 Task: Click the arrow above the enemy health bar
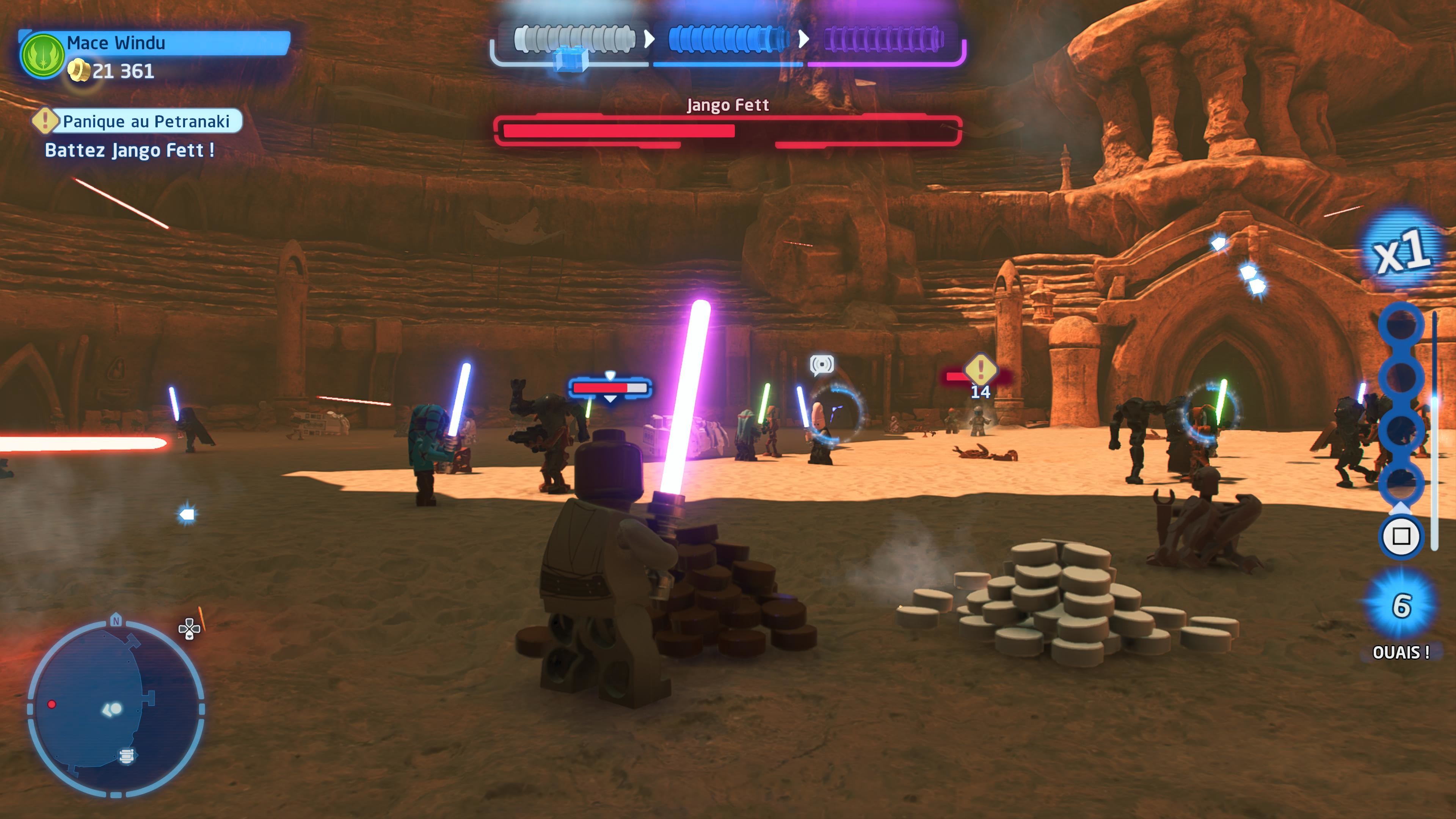coord(610,375)
